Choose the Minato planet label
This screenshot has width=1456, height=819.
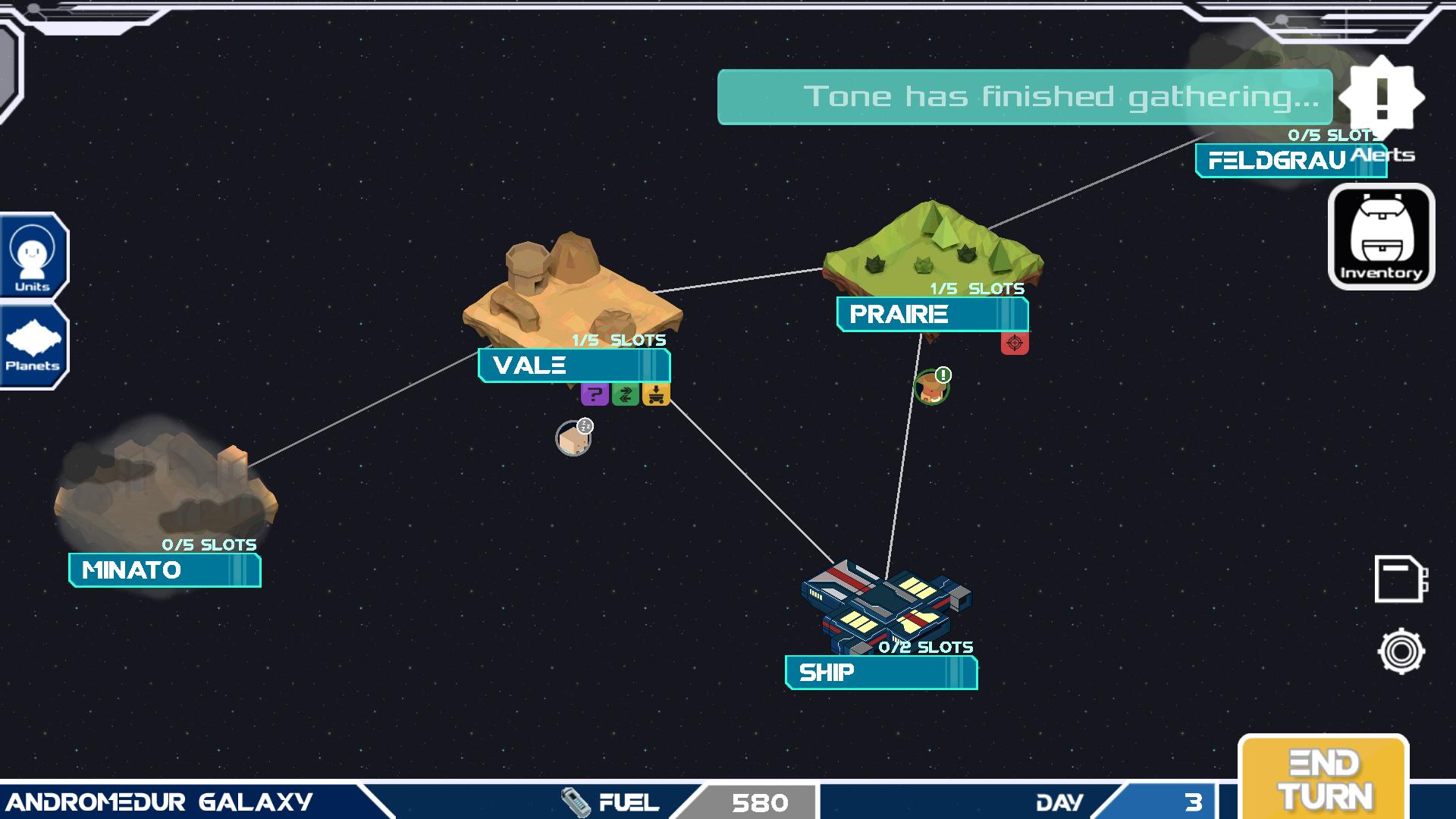[x=165, y=570]
